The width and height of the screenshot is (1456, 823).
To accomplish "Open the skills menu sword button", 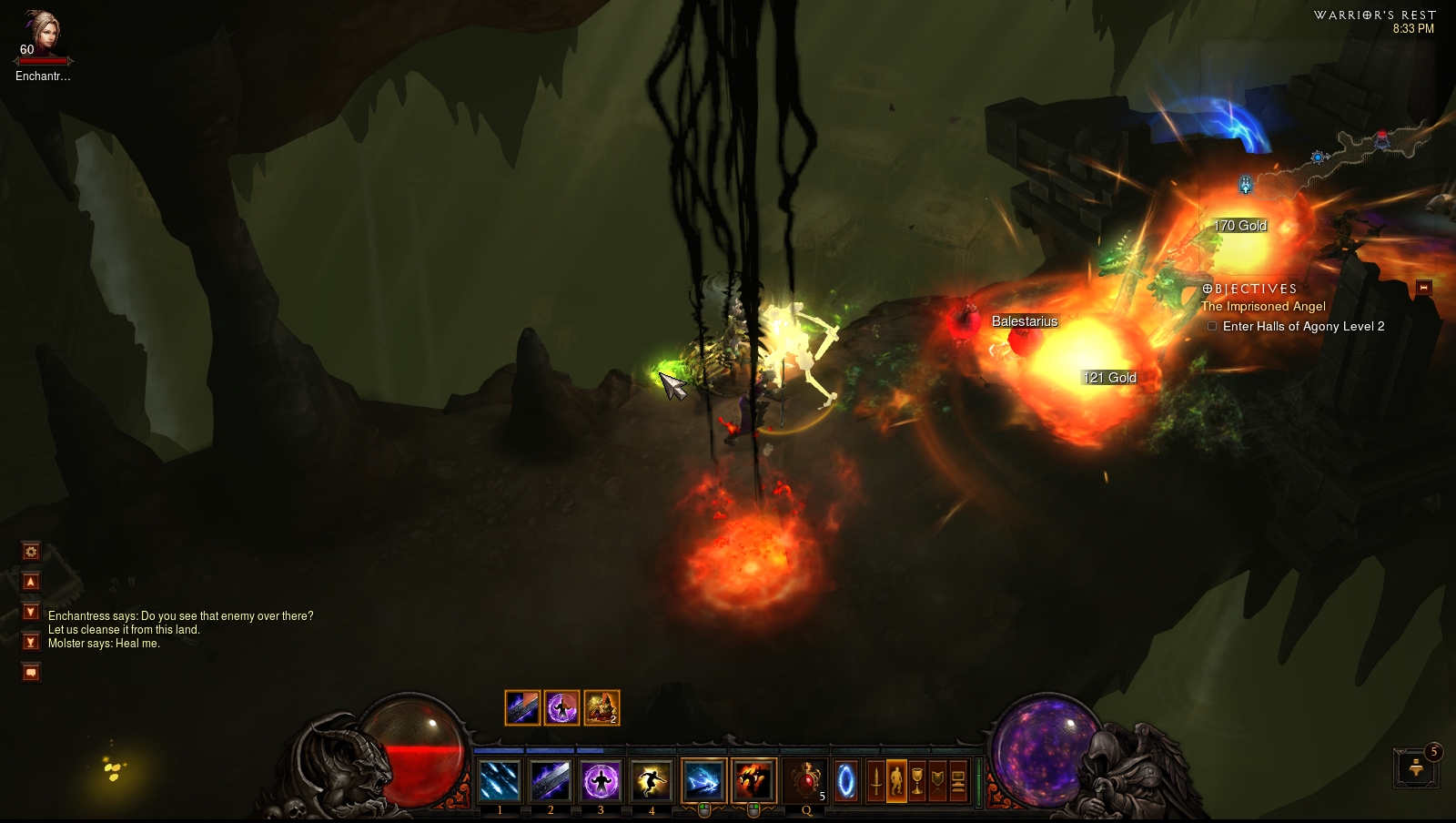I will pyautogui.click(x=875, y=781).
